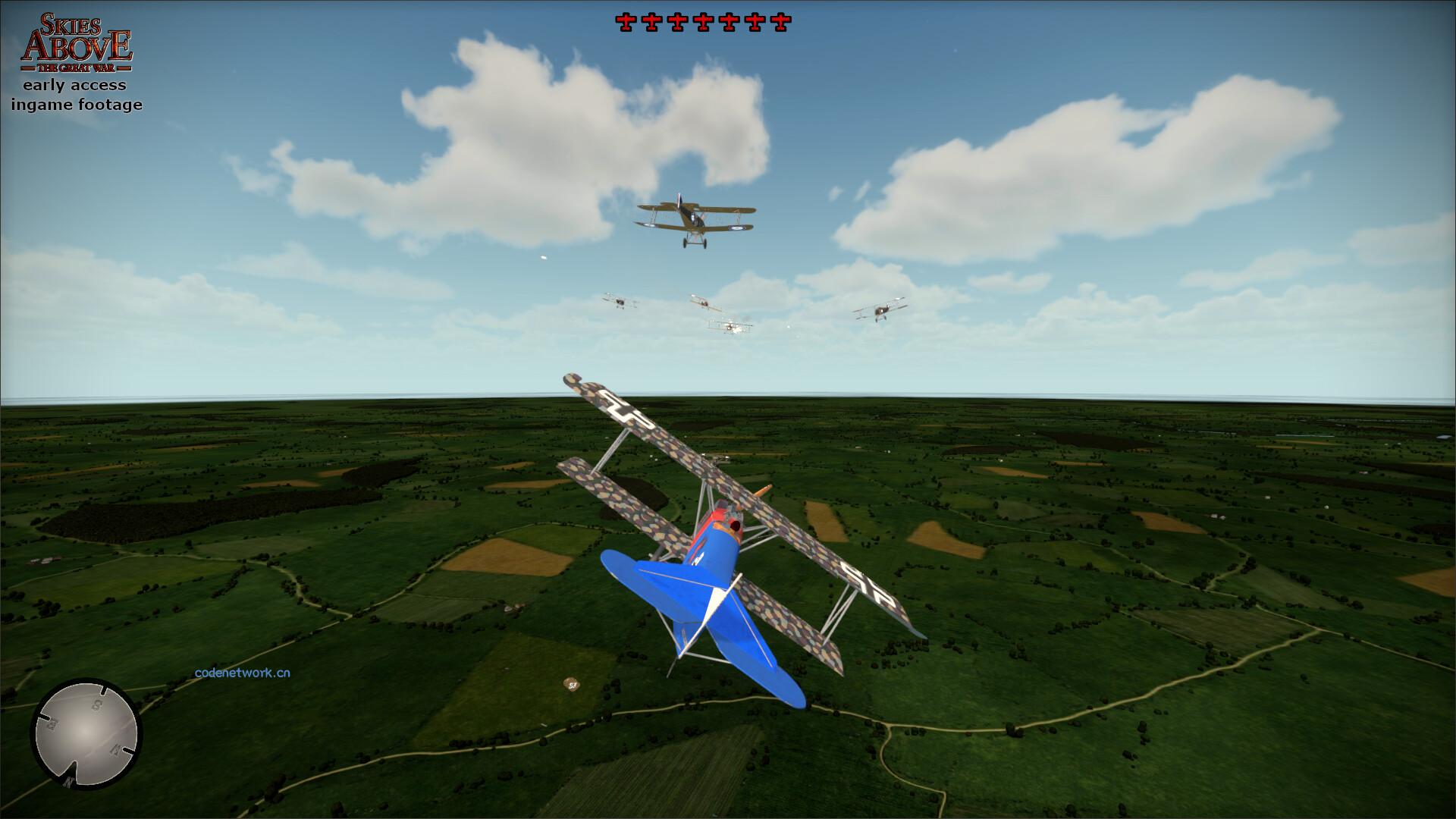Select the fourth red plane kill marker
1456x819 pixels.
coord(703,22)
